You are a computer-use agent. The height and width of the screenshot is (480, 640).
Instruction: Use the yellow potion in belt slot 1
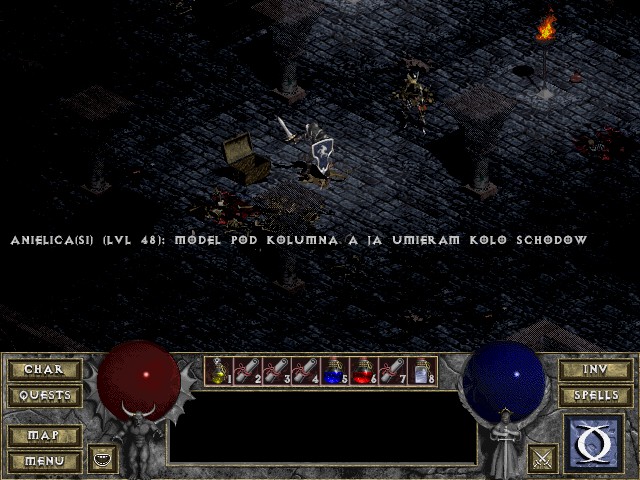point(219,371)
